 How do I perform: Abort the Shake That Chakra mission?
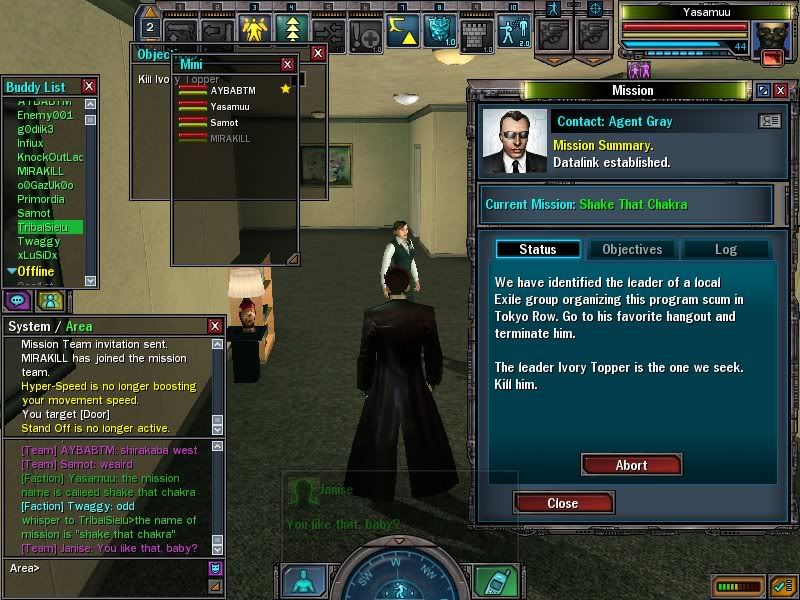click(631, 465)
